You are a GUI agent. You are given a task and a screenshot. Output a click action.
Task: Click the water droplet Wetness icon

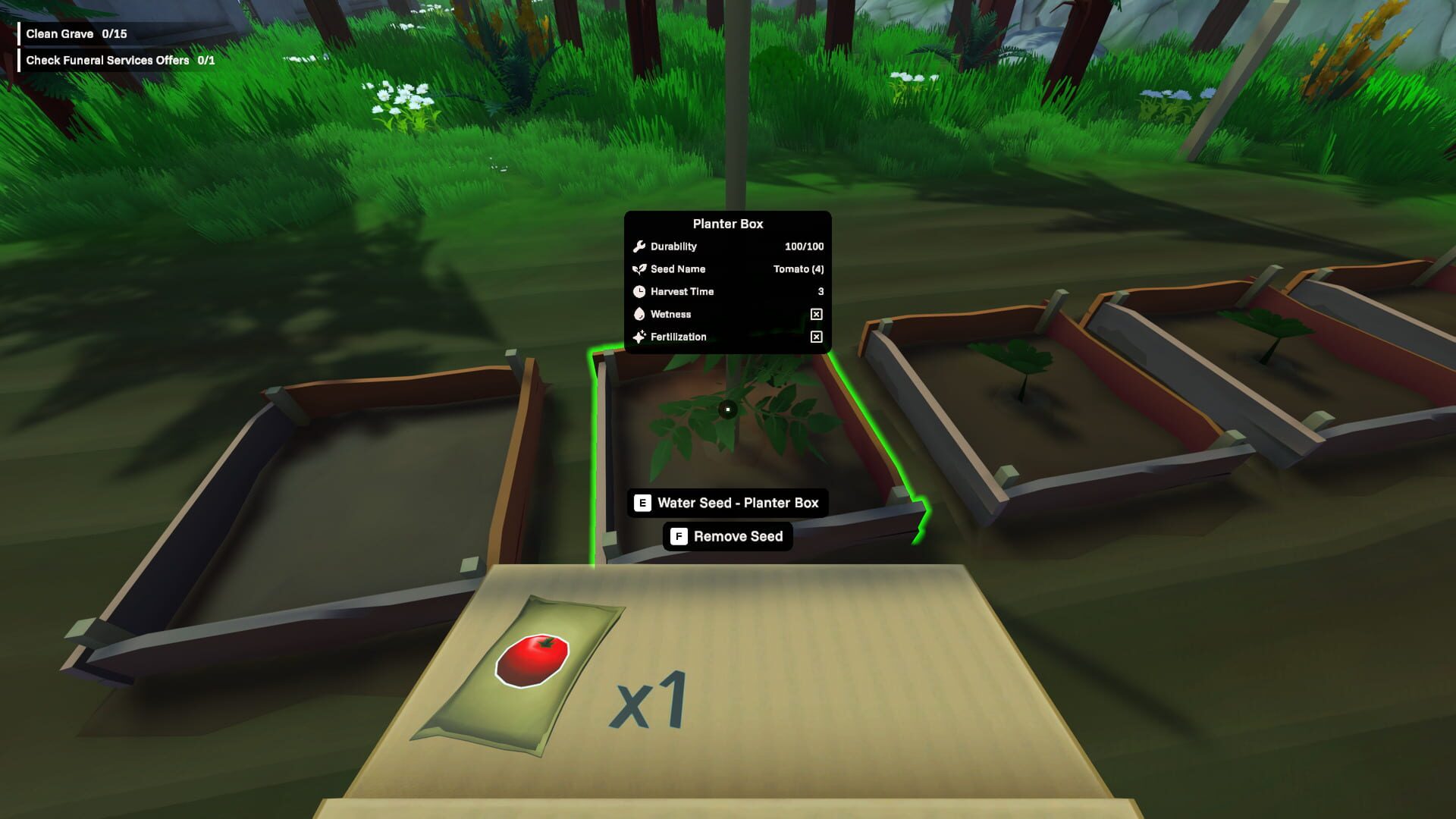click(639, 313)
